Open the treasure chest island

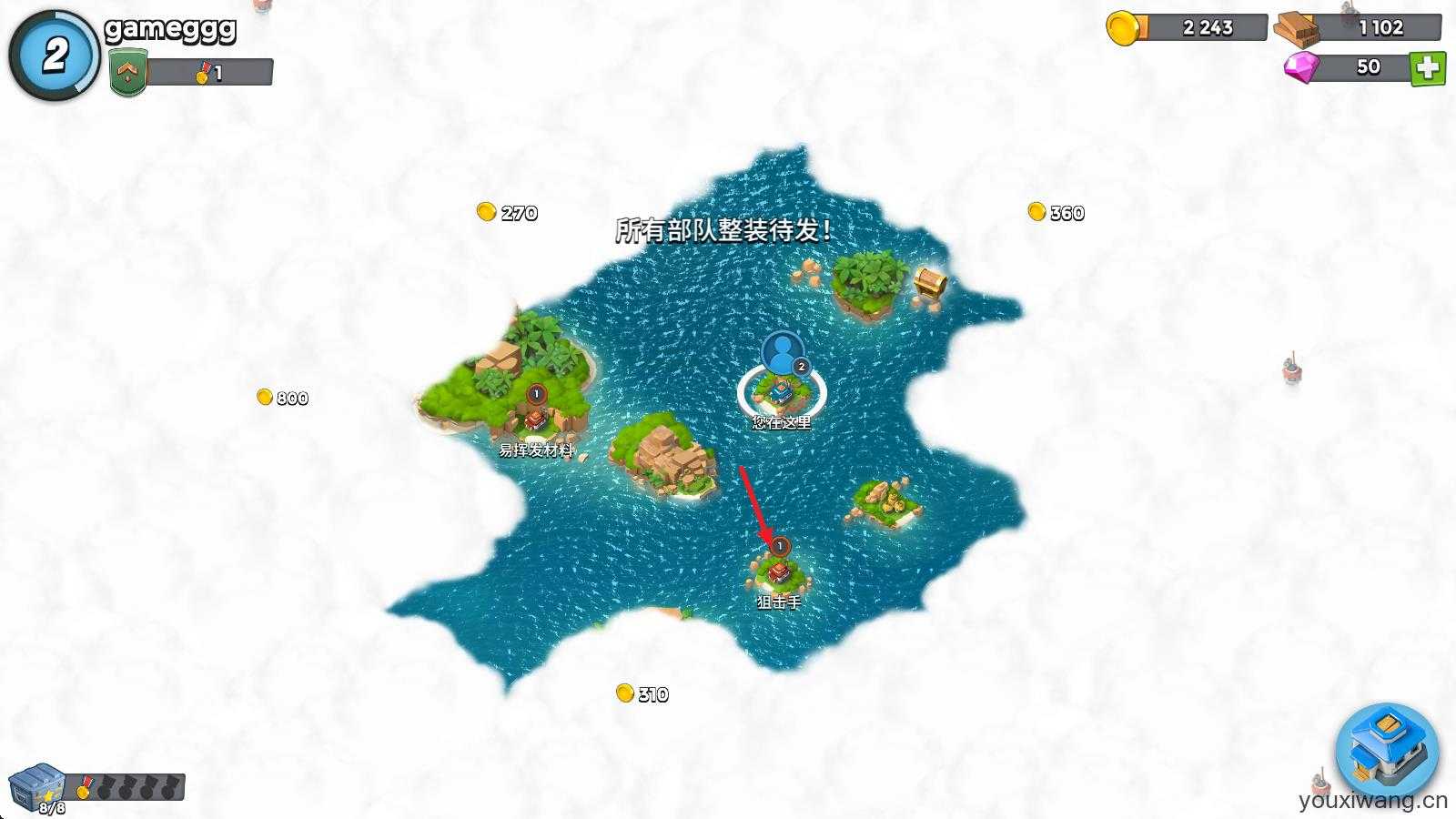926,284
